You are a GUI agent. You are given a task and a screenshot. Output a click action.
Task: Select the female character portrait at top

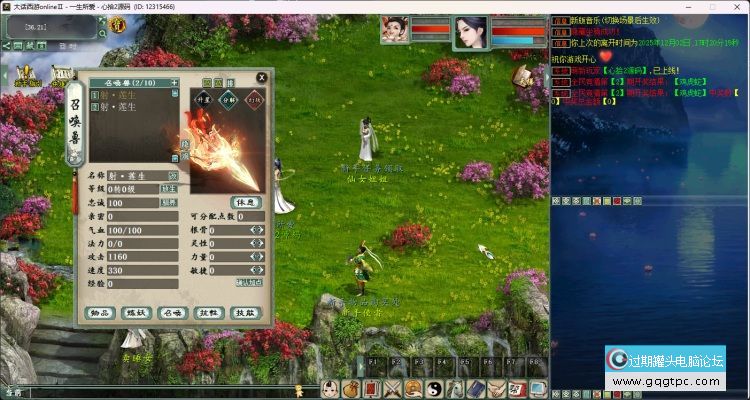[471, 33]
